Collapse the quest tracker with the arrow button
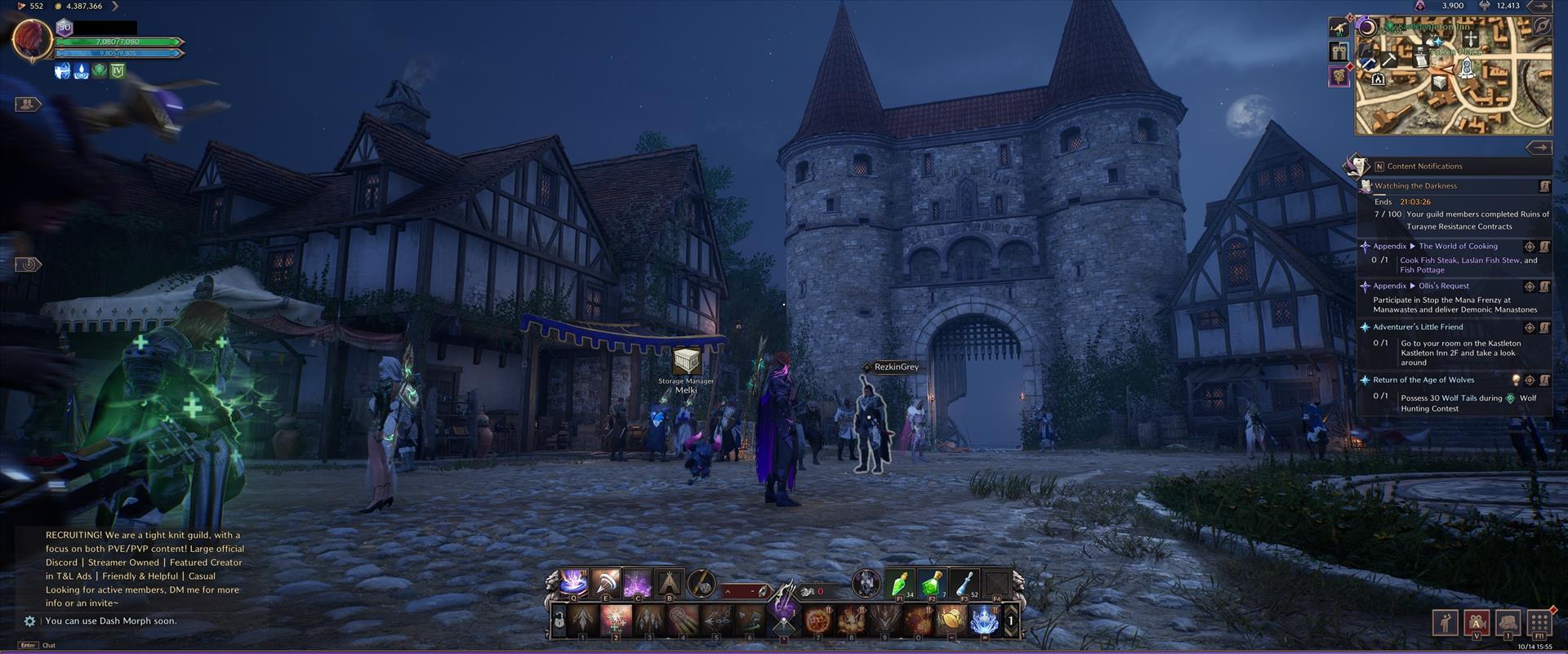The width and height of the screenshot is (1568, 654). 1539,148
